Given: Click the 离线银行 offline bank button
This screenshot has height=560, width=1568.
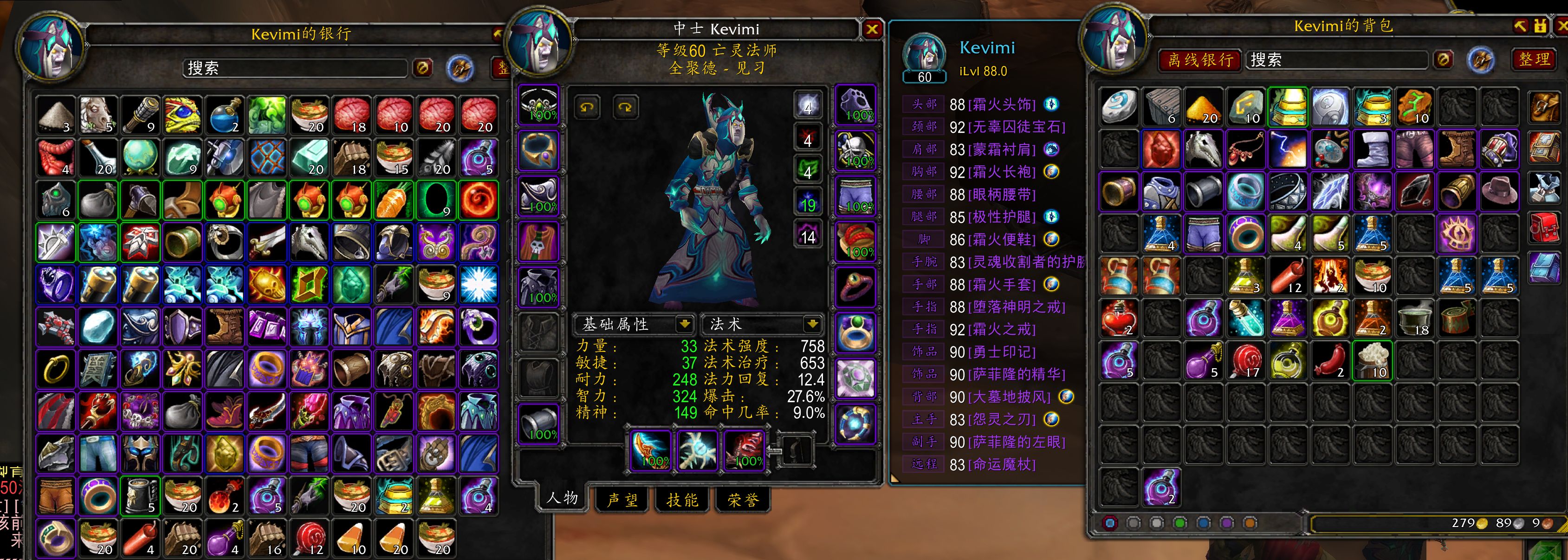Looking at the screenshot, I should point(1200,59).
